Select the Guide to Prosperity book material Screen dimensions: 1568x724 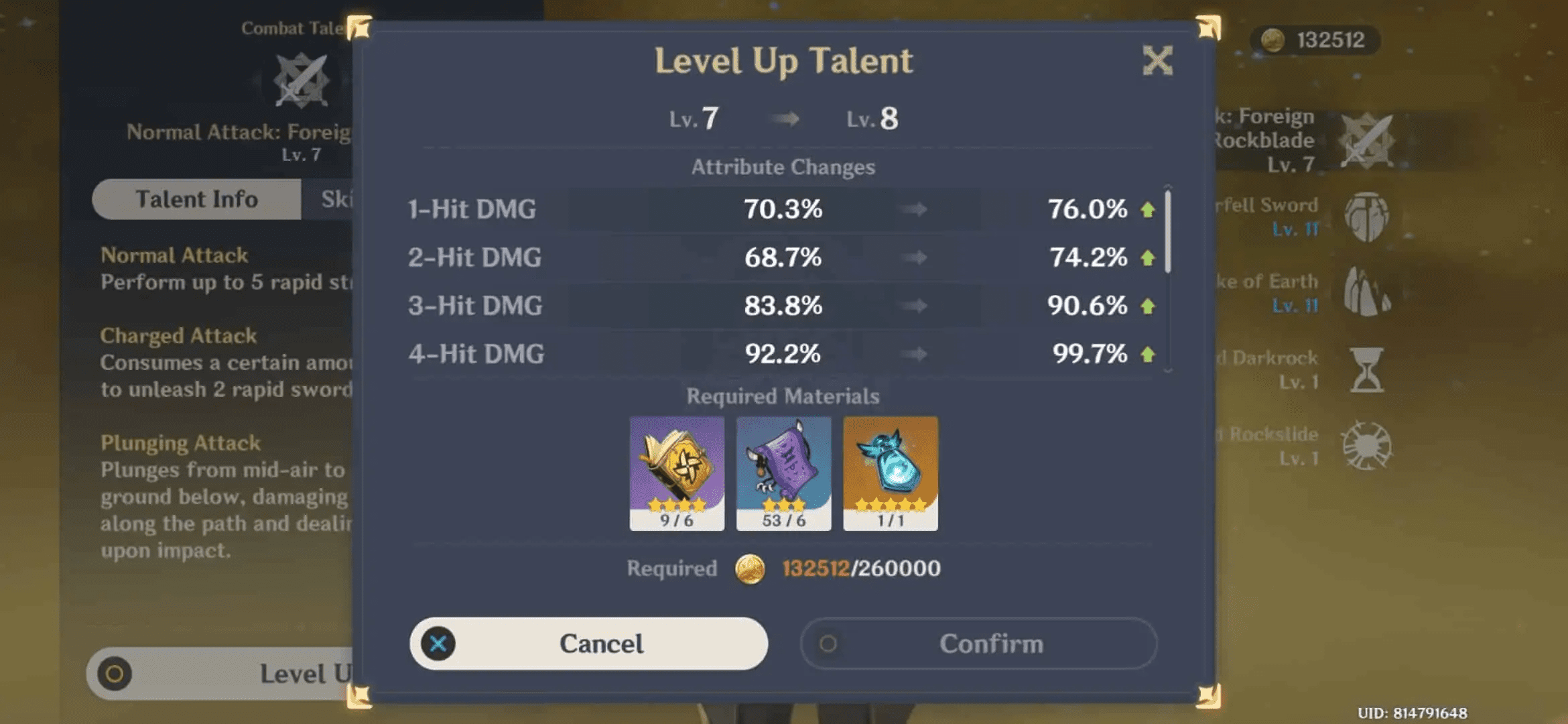[677, 473]
